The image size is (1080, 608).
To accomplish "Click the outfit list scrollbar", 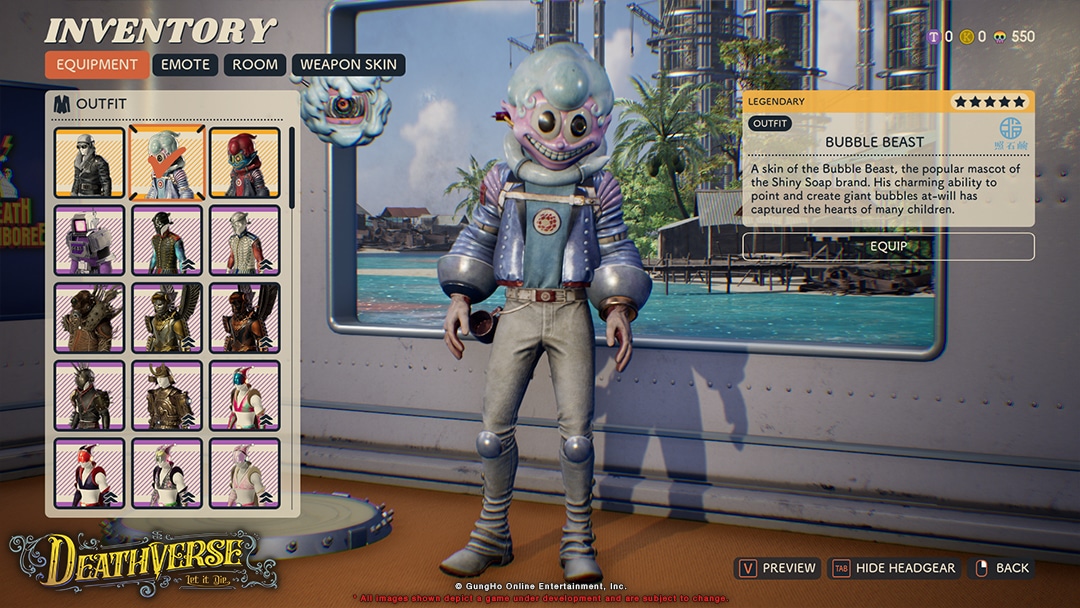I will [x=292, y=167].
